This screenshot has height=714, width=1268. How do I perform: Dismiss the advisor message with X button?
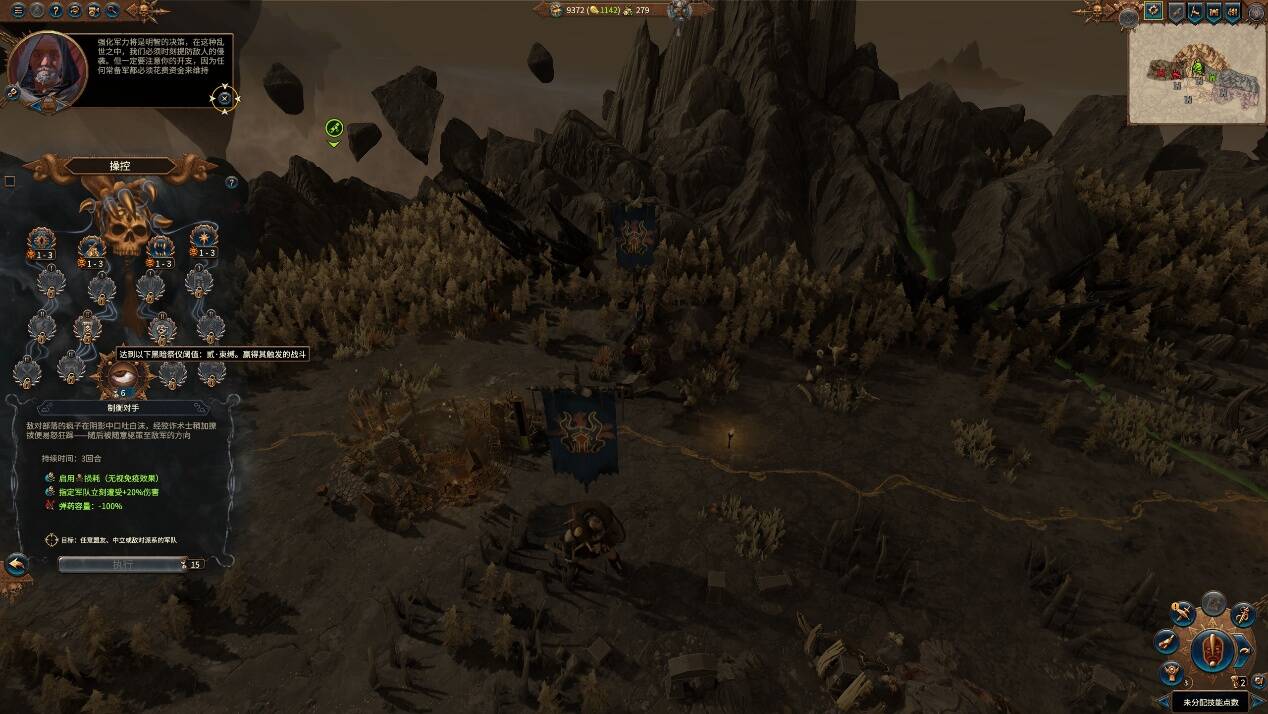point(224,98)
